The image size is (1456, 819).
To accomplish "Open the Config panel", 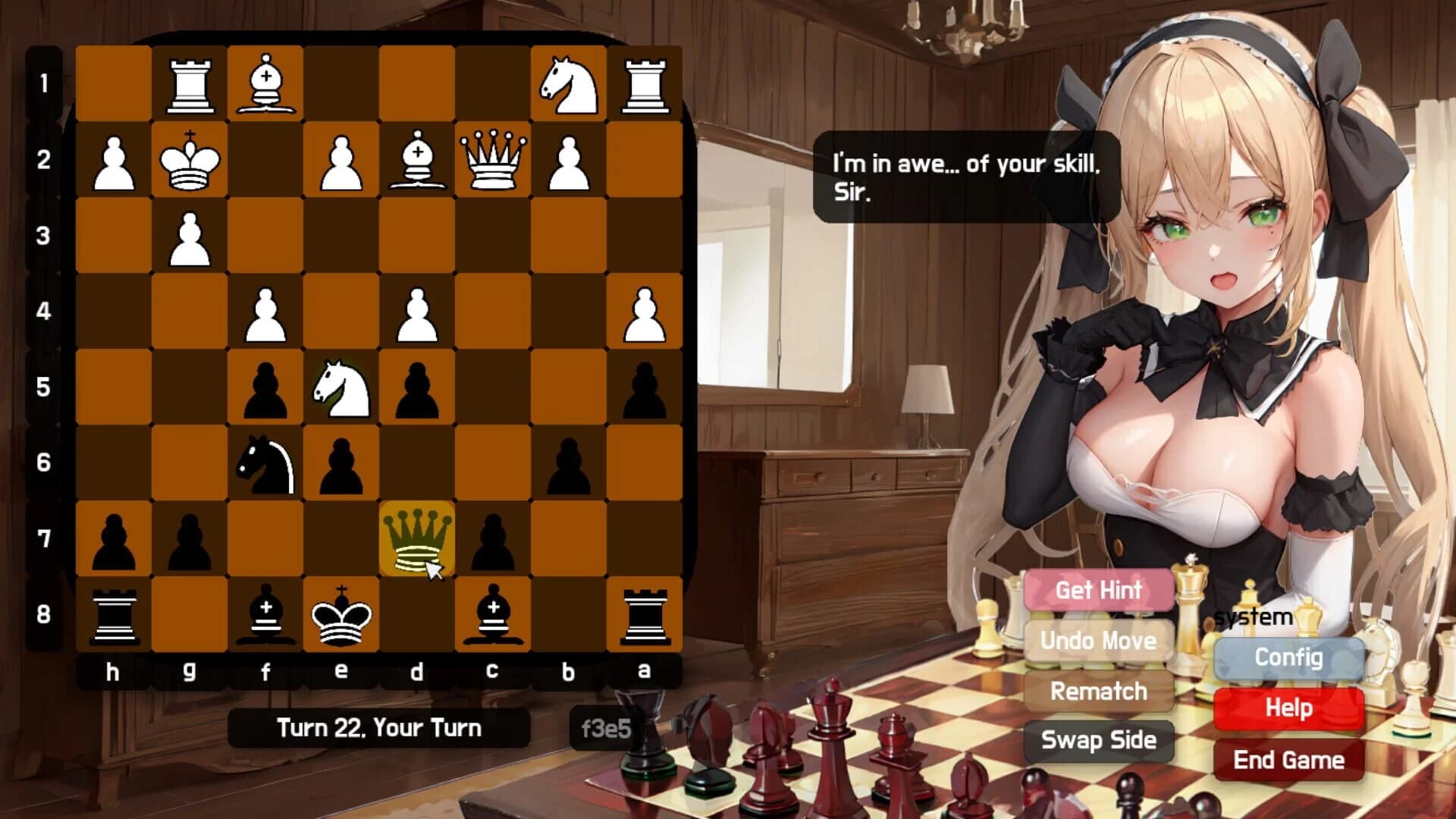I will pyautogui.click(x=1288, y=658).
